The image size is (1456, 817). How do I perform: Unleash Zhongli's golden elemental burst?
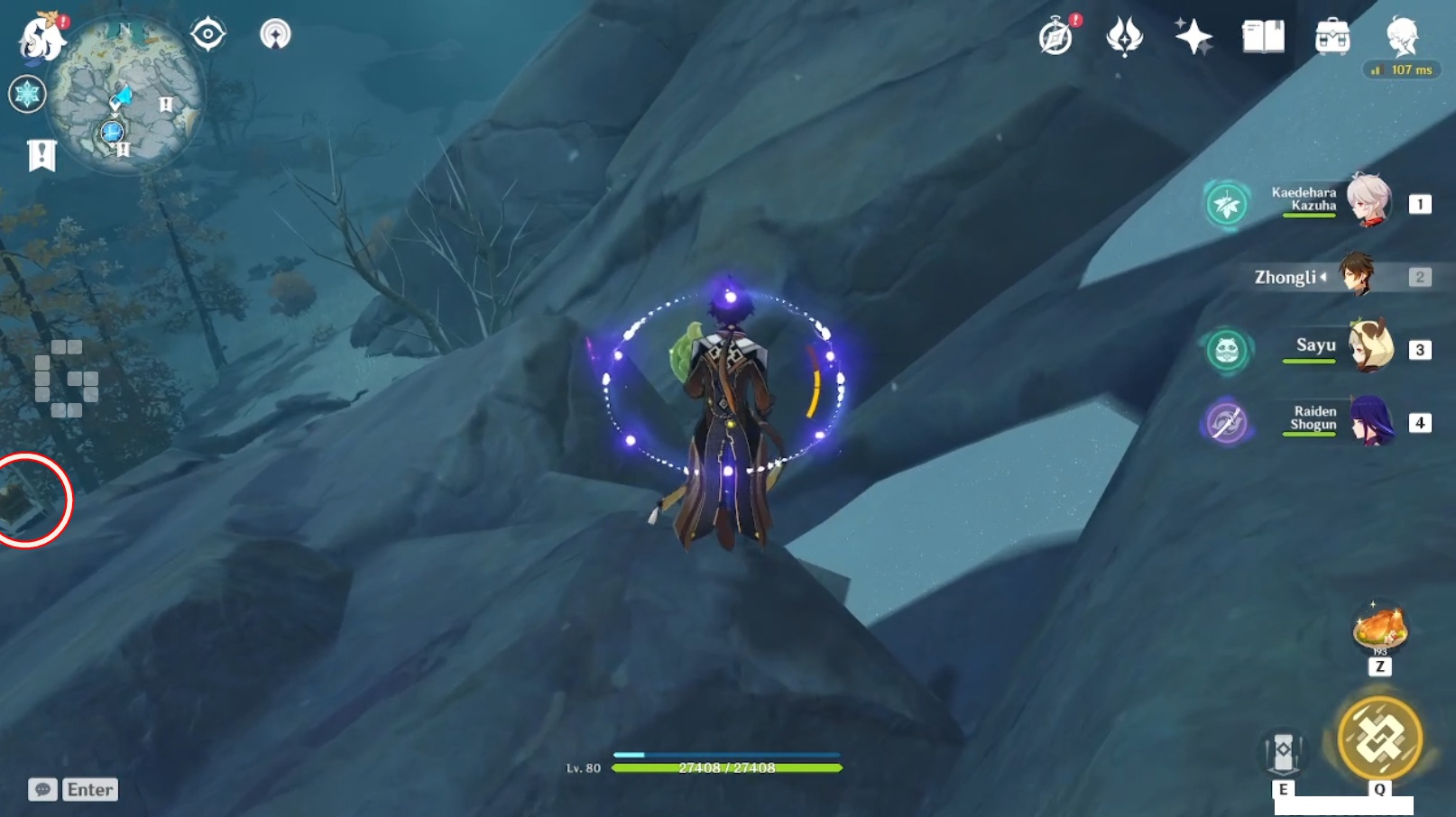pyautogui.click(x=1379, y=739)
